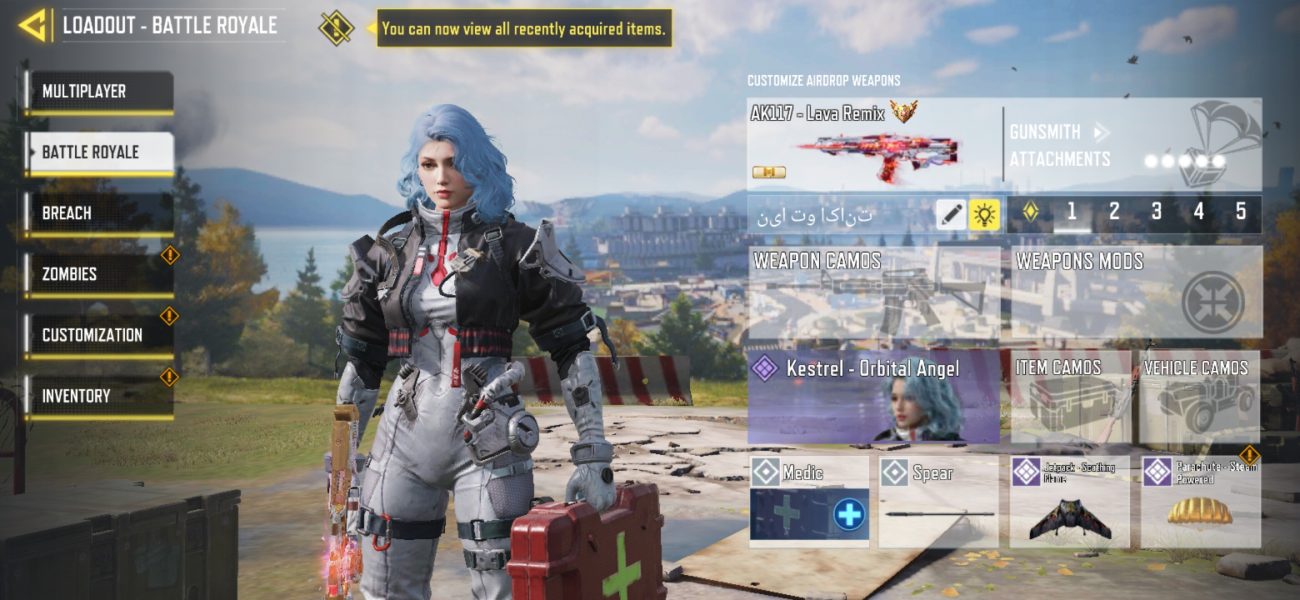This screenshot has width=1300, height=600.
Task: Select Kestrel - Orbital Angel character
Action: [873, 397]
